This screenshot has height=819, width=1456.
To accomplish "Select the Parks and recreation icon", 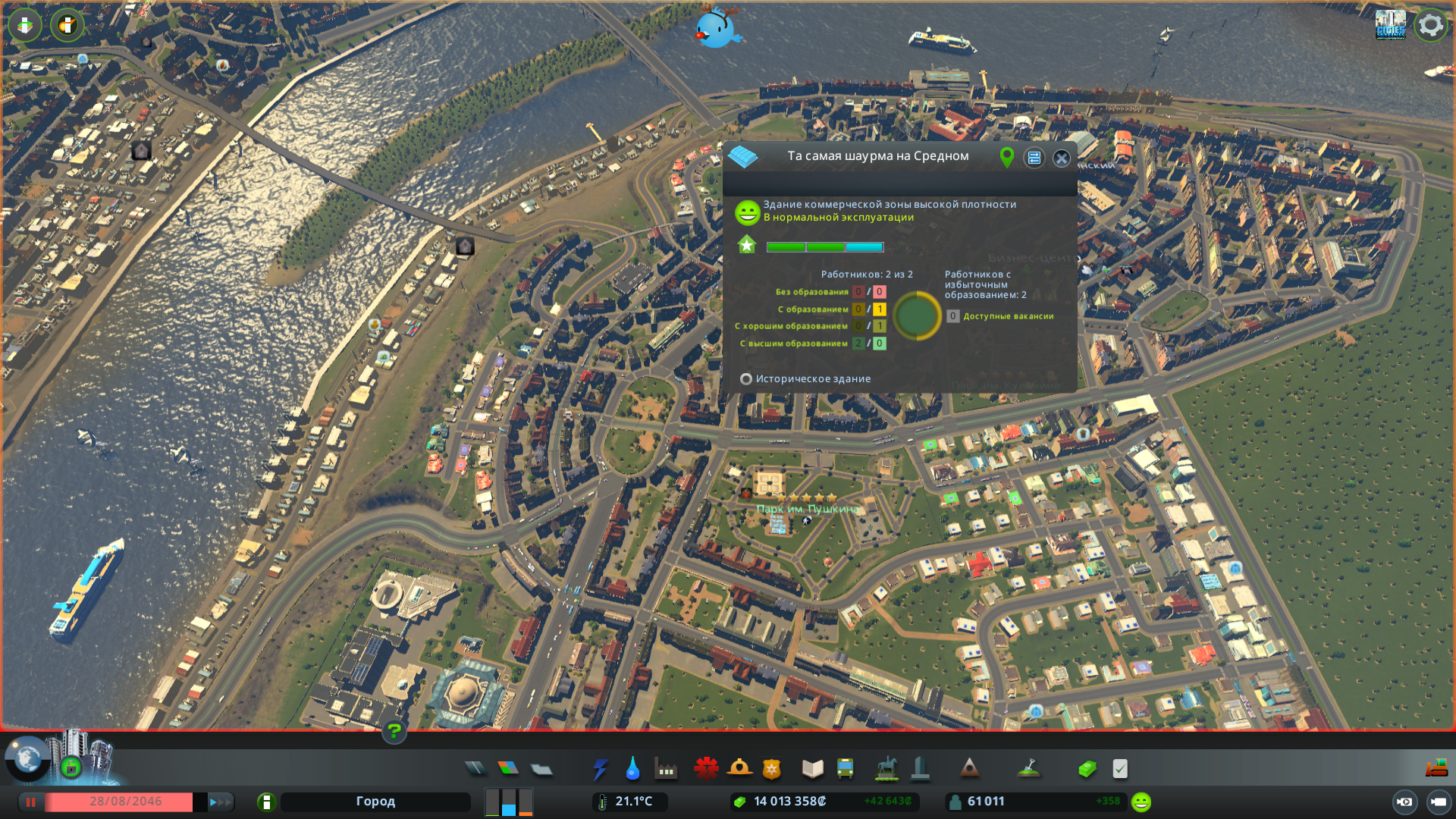I will pyautogui.click(x=887, y=768).
